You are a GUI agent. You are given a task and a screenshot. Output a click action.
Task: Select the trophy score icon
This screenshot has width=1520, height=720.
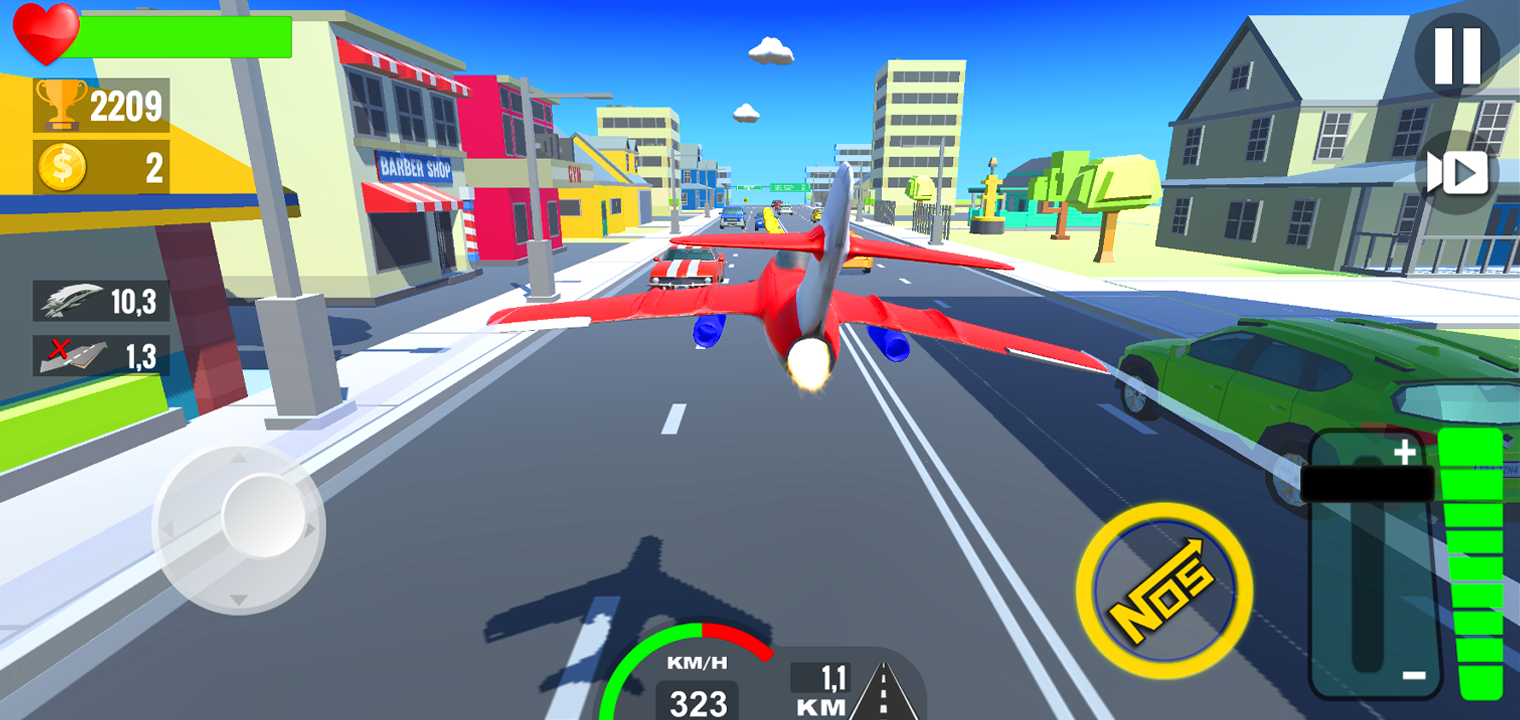62,102
